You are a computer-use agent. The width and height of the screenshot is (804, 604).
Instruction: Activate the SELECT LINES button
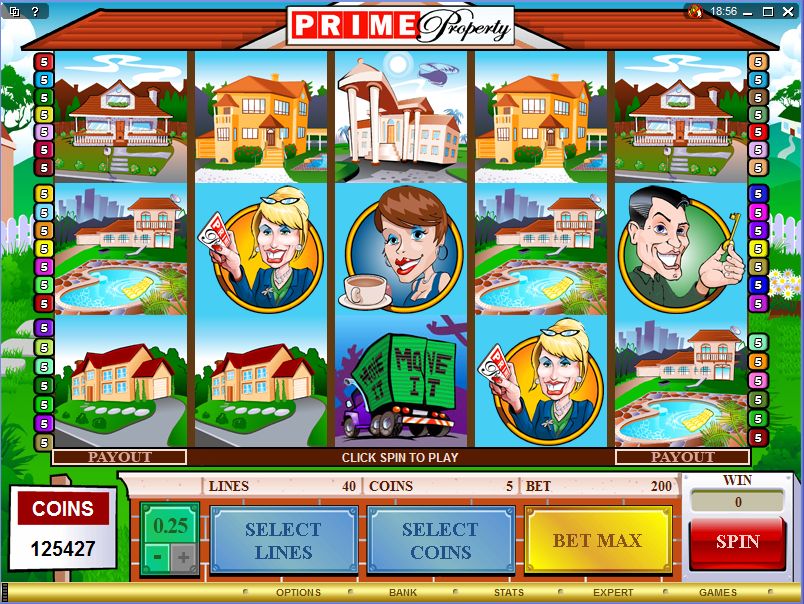point(283,541)
